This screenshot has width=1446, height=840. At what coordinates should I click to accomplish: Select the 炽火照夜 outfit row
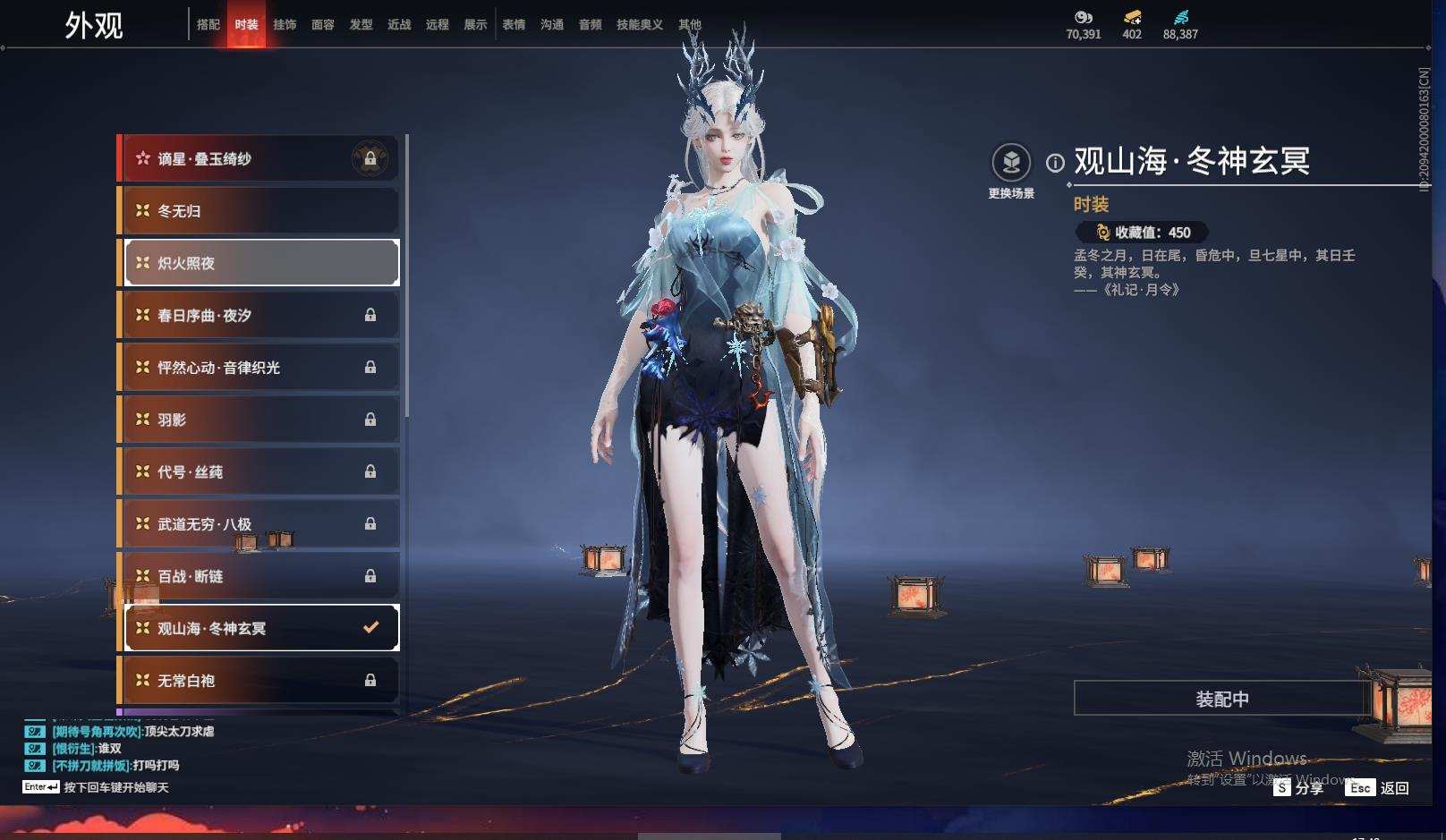click(259, 263)
